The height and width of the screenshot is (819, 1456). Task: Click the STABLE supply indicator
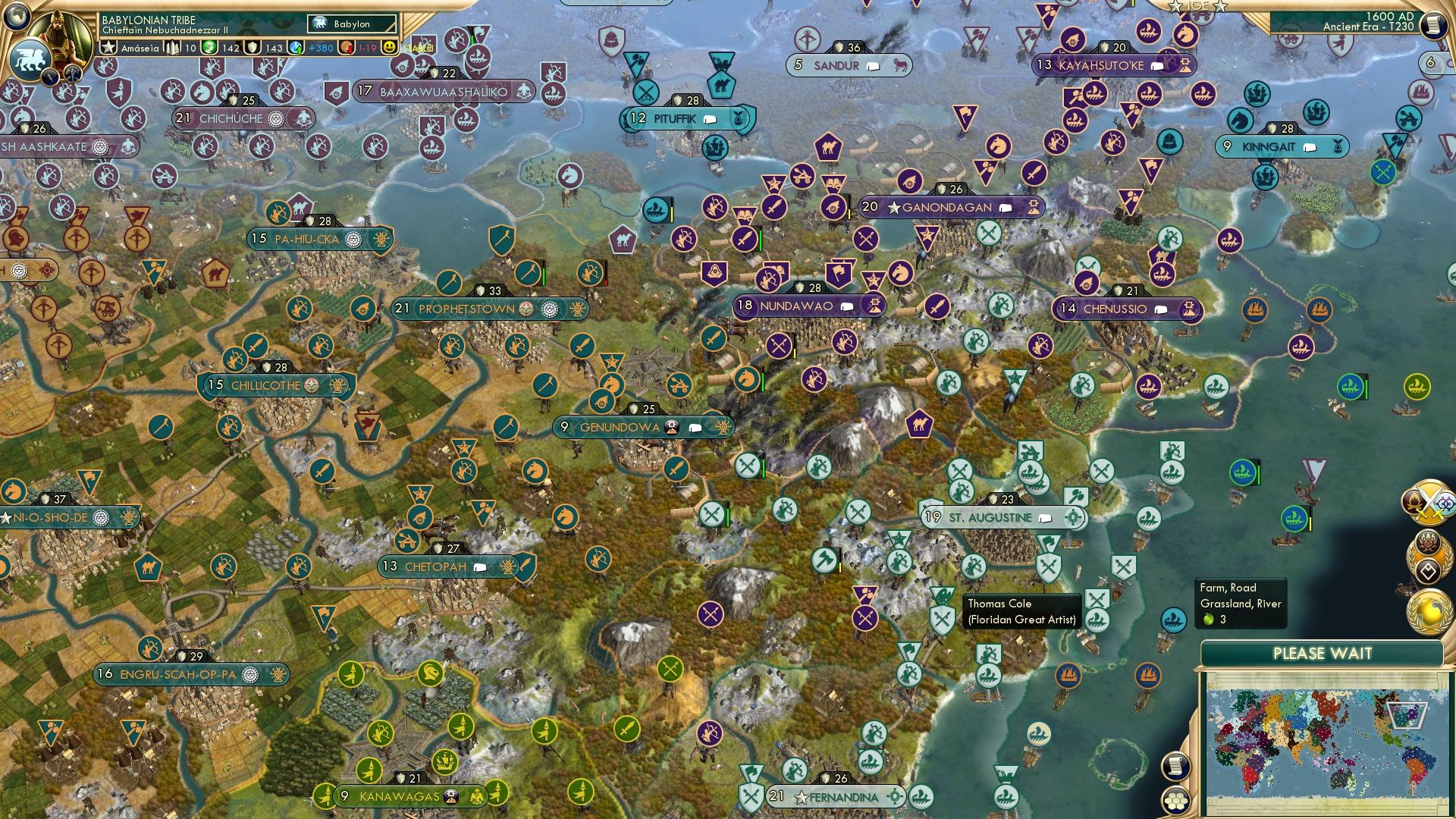tap(416, 47)
